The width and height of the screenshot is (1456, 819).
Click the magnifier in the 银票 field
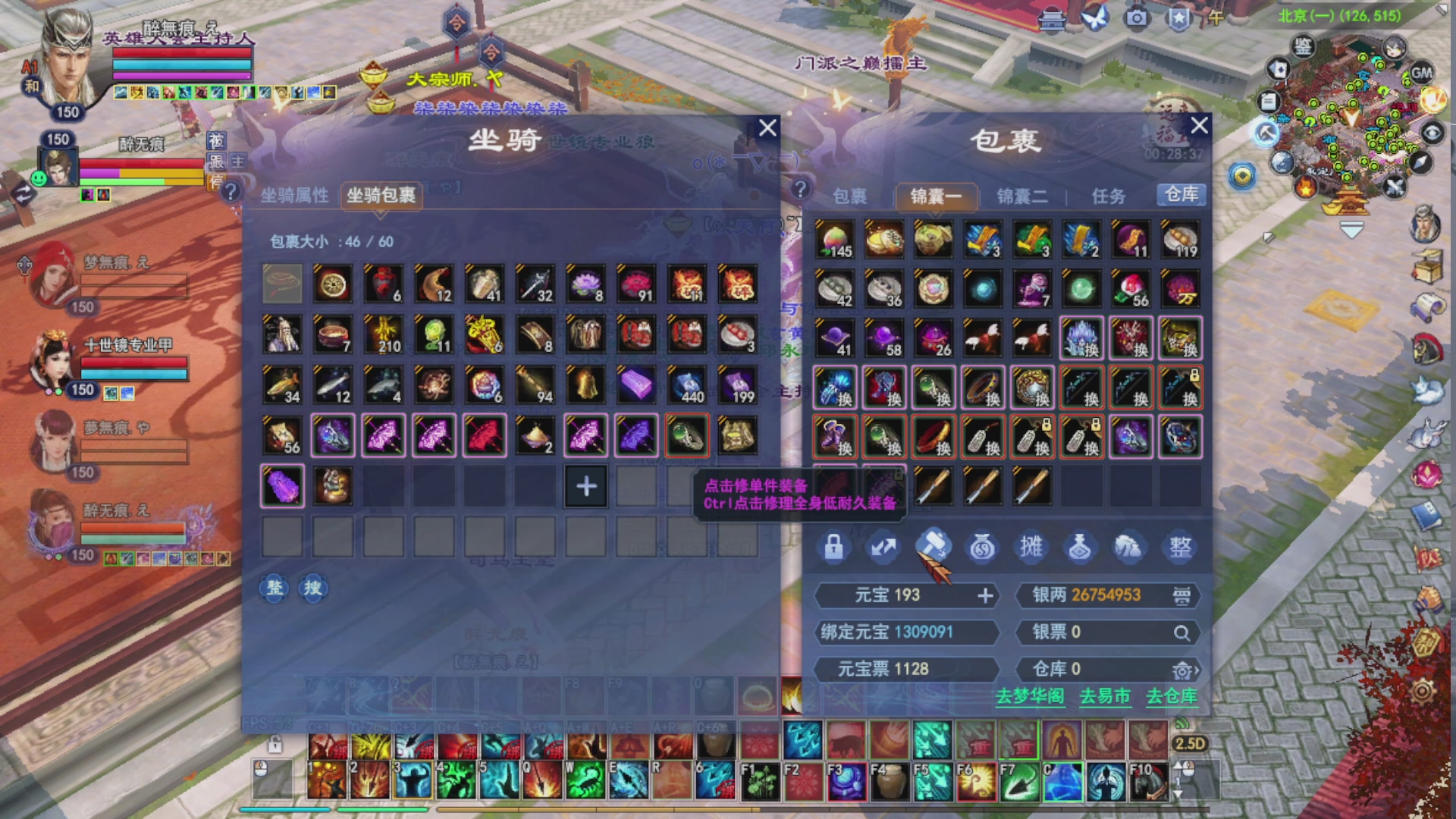click(1182, 635)
